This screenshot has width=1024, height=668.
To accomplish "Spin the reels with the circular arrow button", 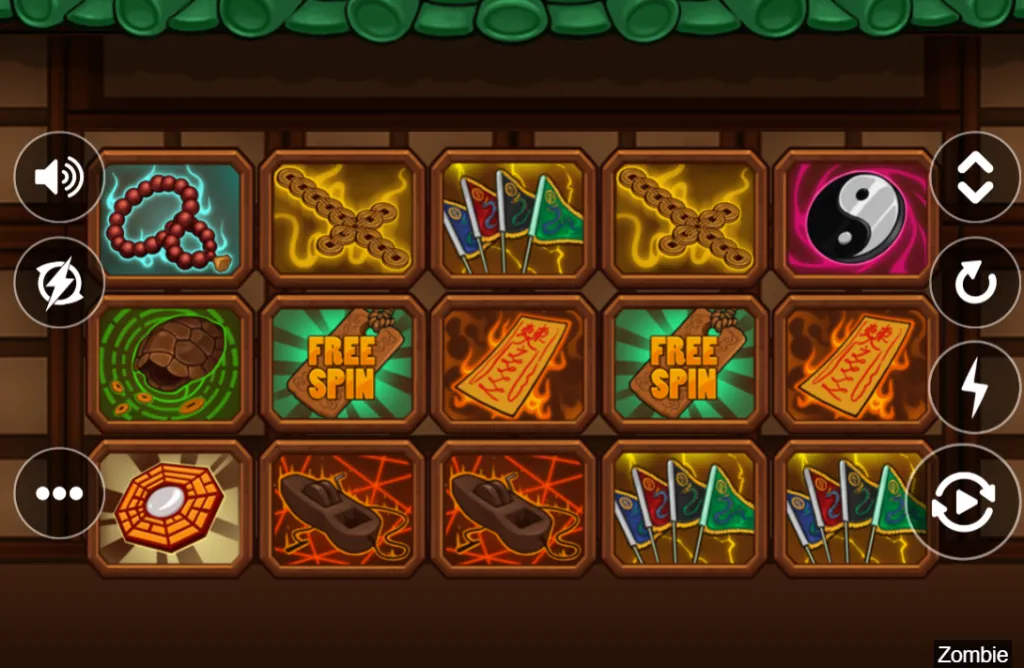I will 975,283.
